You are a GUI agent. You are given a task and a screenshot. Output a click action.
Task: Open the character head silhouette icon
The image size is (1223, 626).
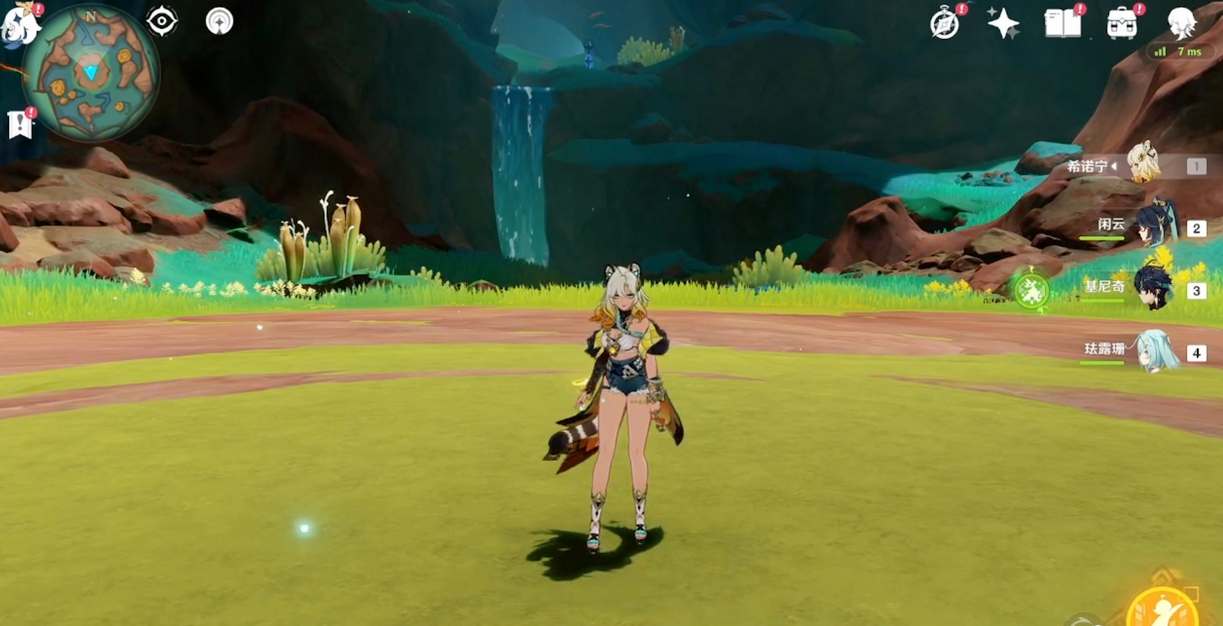[x=1182, y=21]
